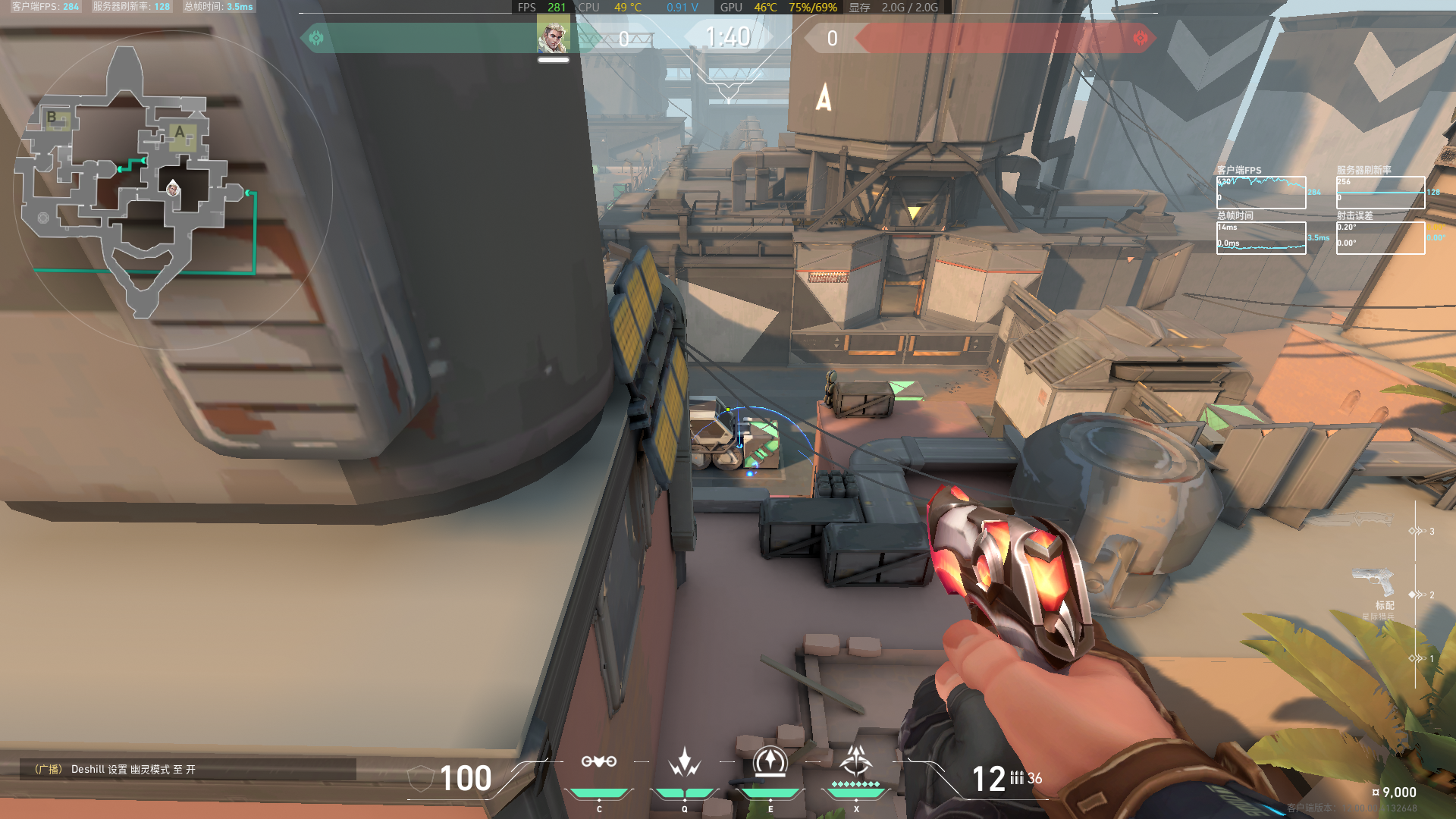
Task: Click the player agent marker on minimap
Action: 173,188
